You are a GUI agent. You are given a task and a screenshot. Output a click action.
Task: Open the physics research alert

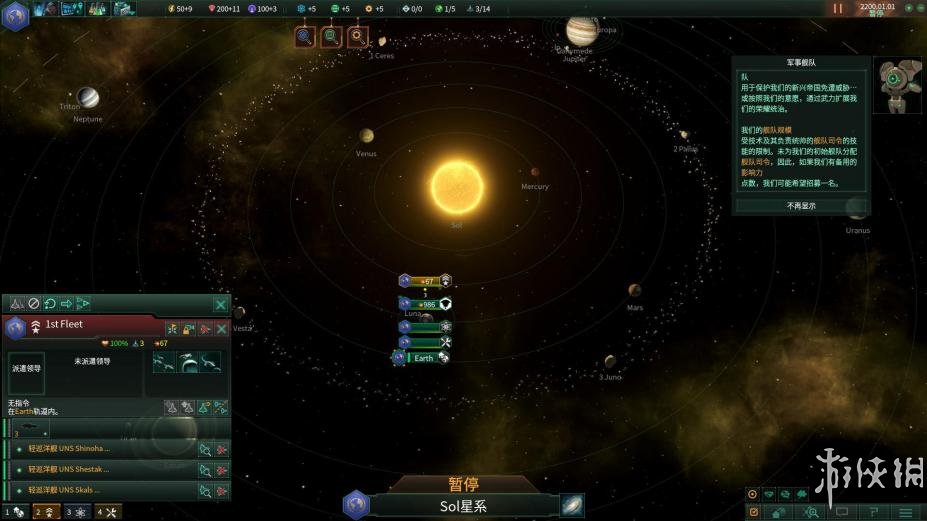point(305,37)
